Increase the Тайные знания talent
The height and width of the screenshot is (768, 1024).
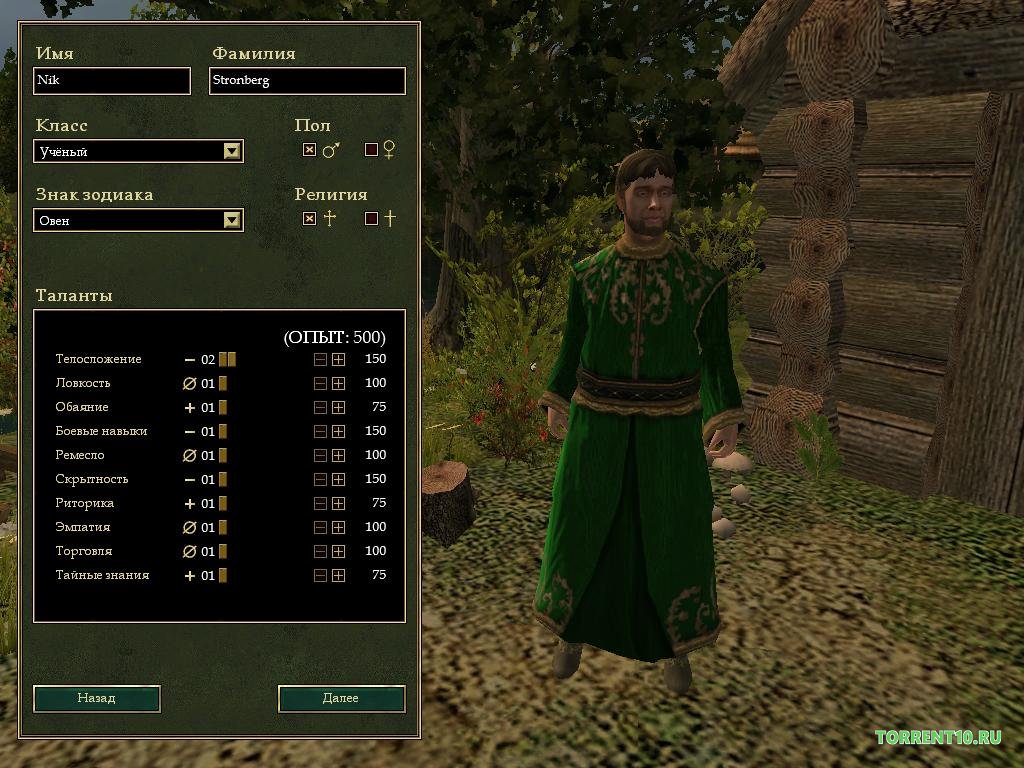coord(339,575)
